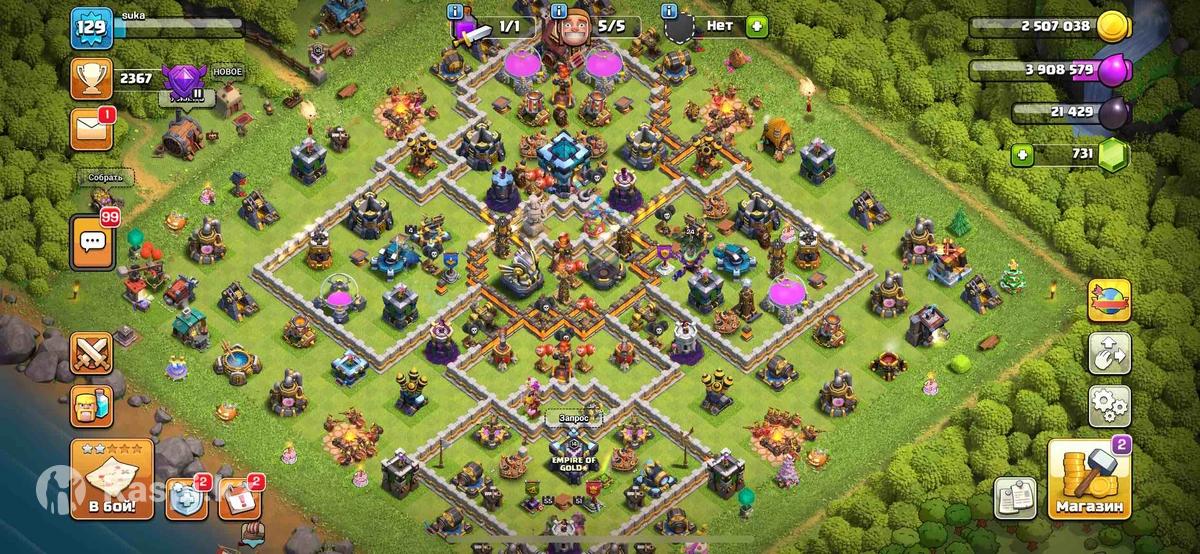Open the notes papers button beside shop

pos(1013,498)
